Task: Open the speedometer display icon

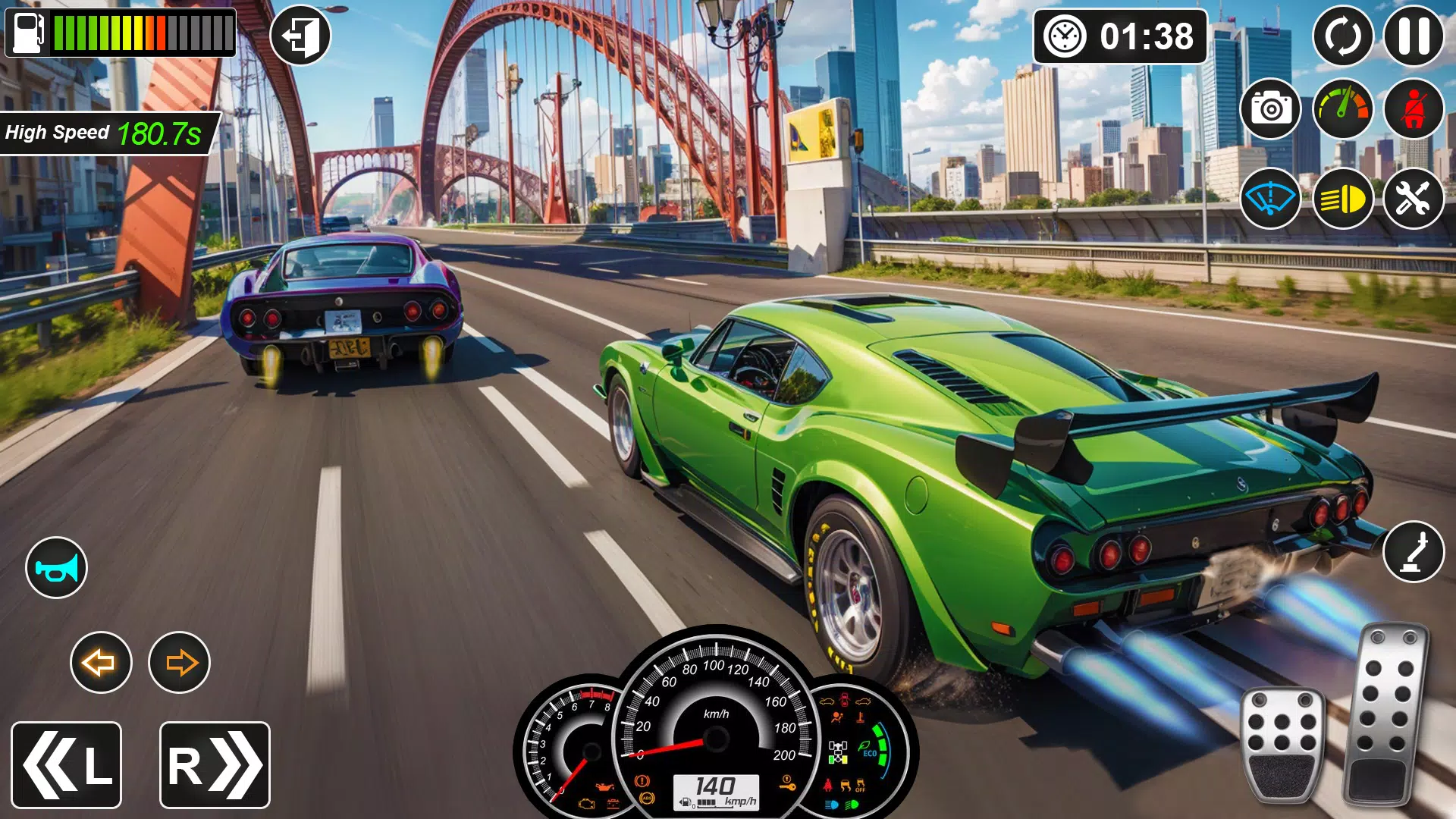Action: click(1342, 109)
